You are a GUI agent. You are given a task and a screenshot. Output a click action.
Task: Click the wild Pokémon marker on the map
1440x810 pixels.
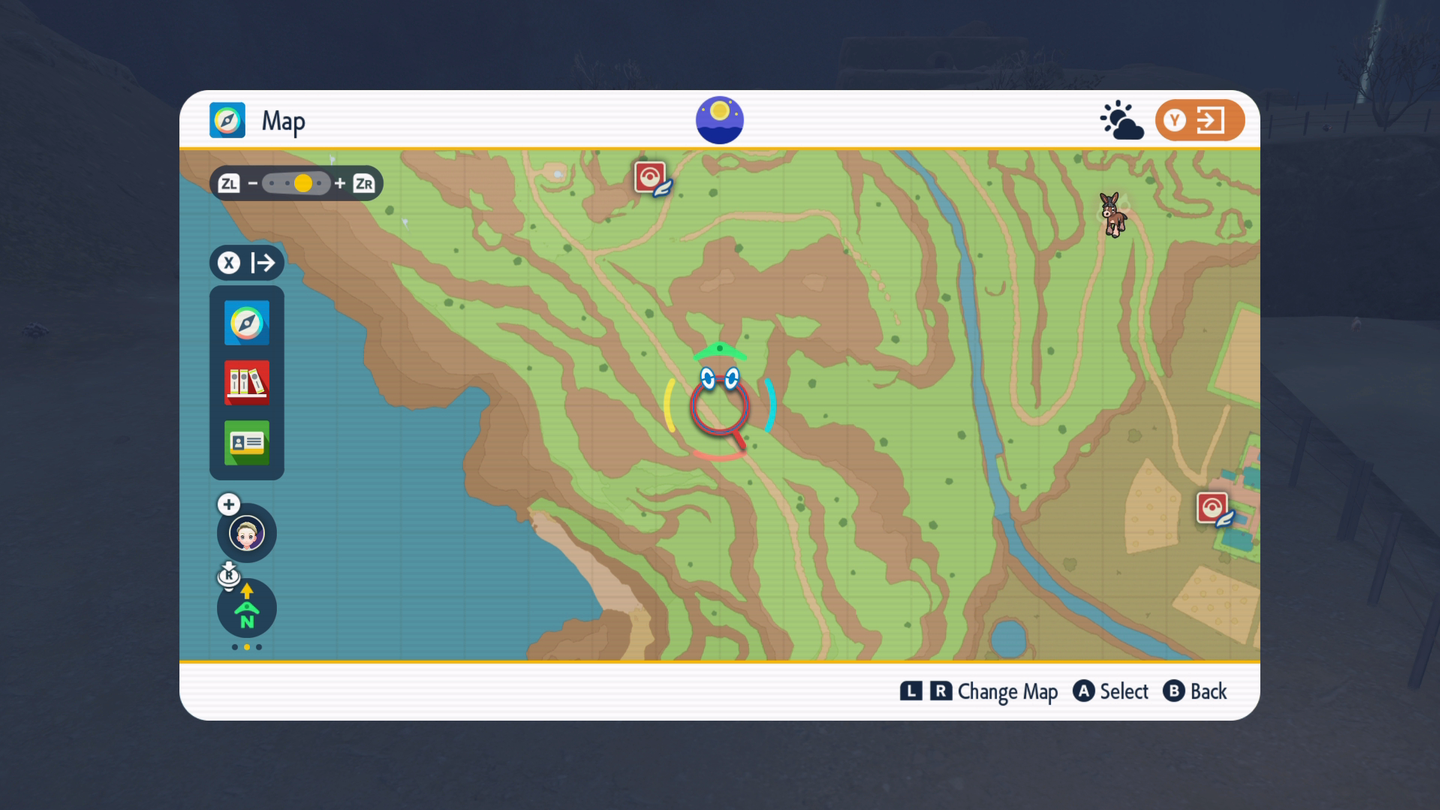[x=1113, y=214]
